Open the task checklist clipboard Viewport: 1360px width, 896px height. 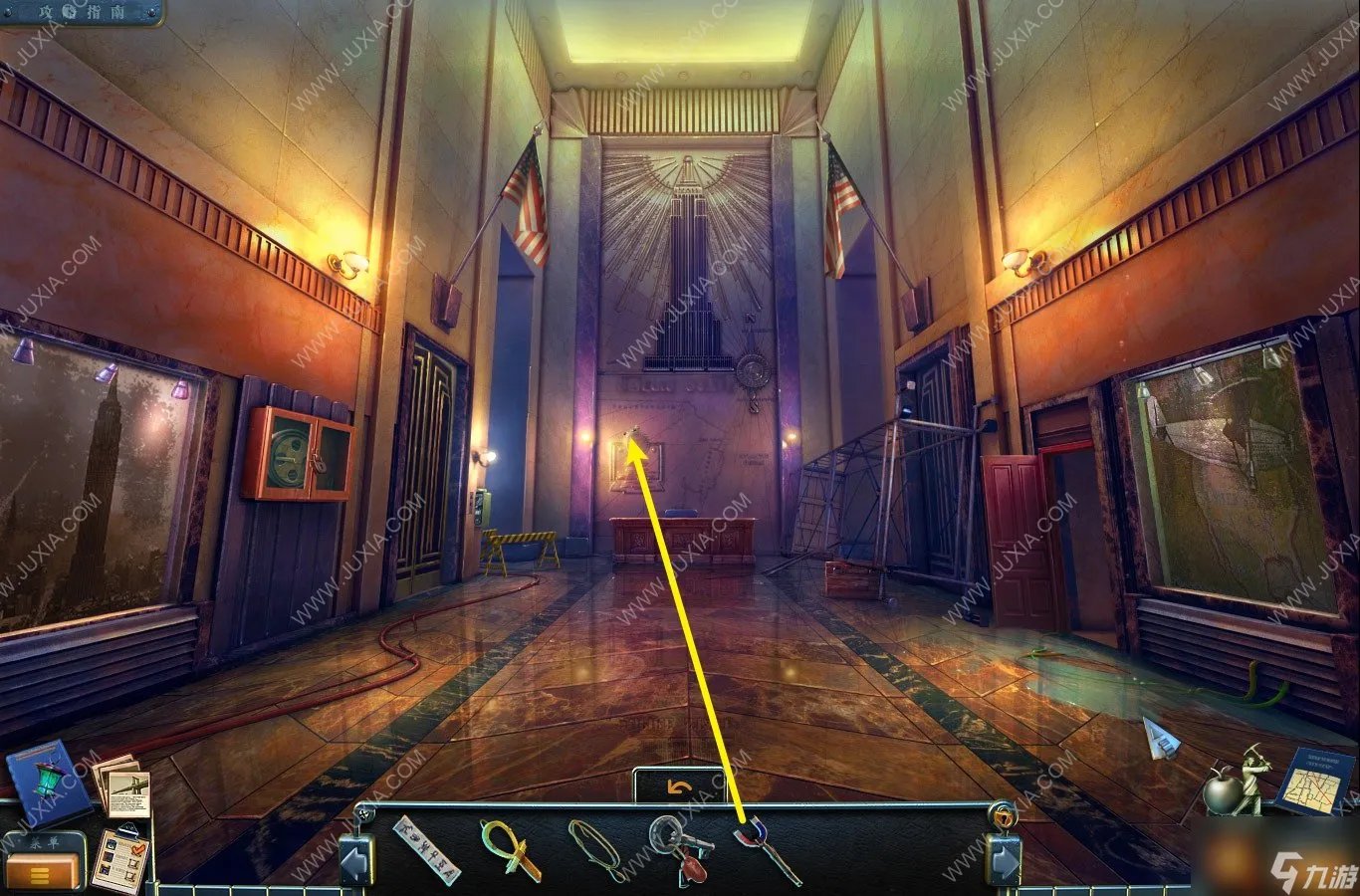pyautogui.click(x=120, y=858)
